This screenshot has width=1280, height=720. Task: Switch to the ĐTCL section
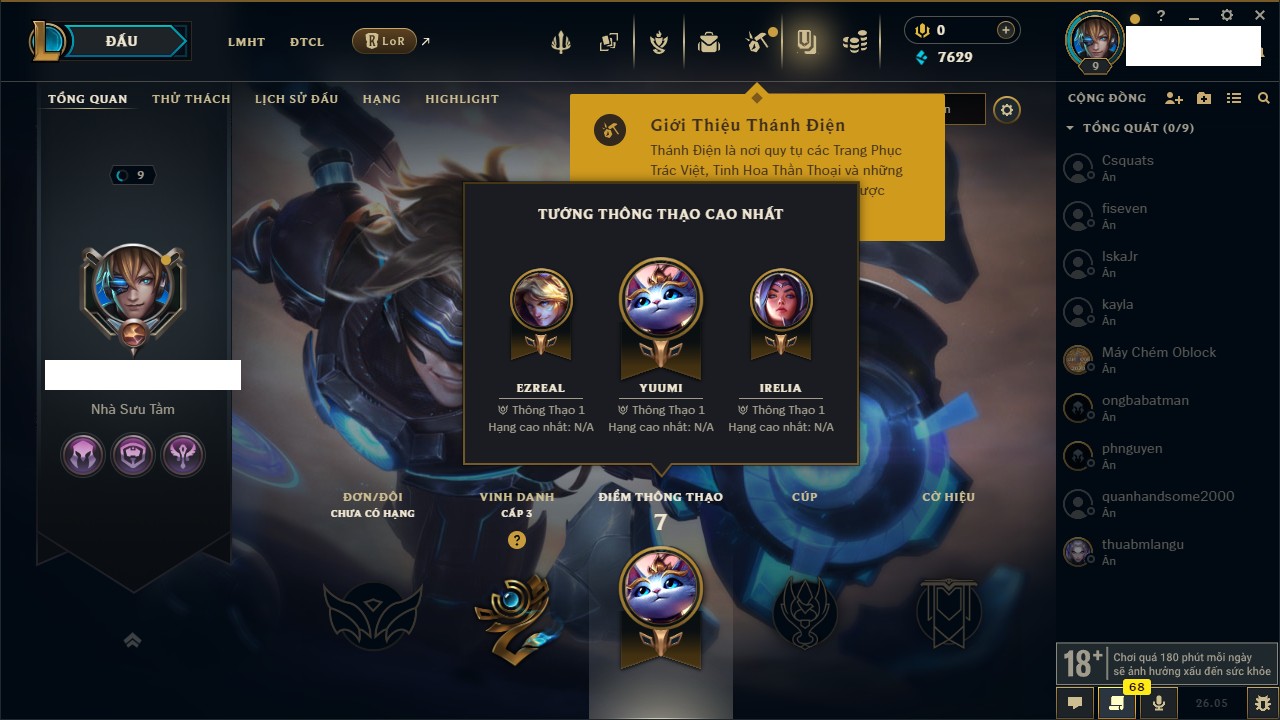click(307, 42)
